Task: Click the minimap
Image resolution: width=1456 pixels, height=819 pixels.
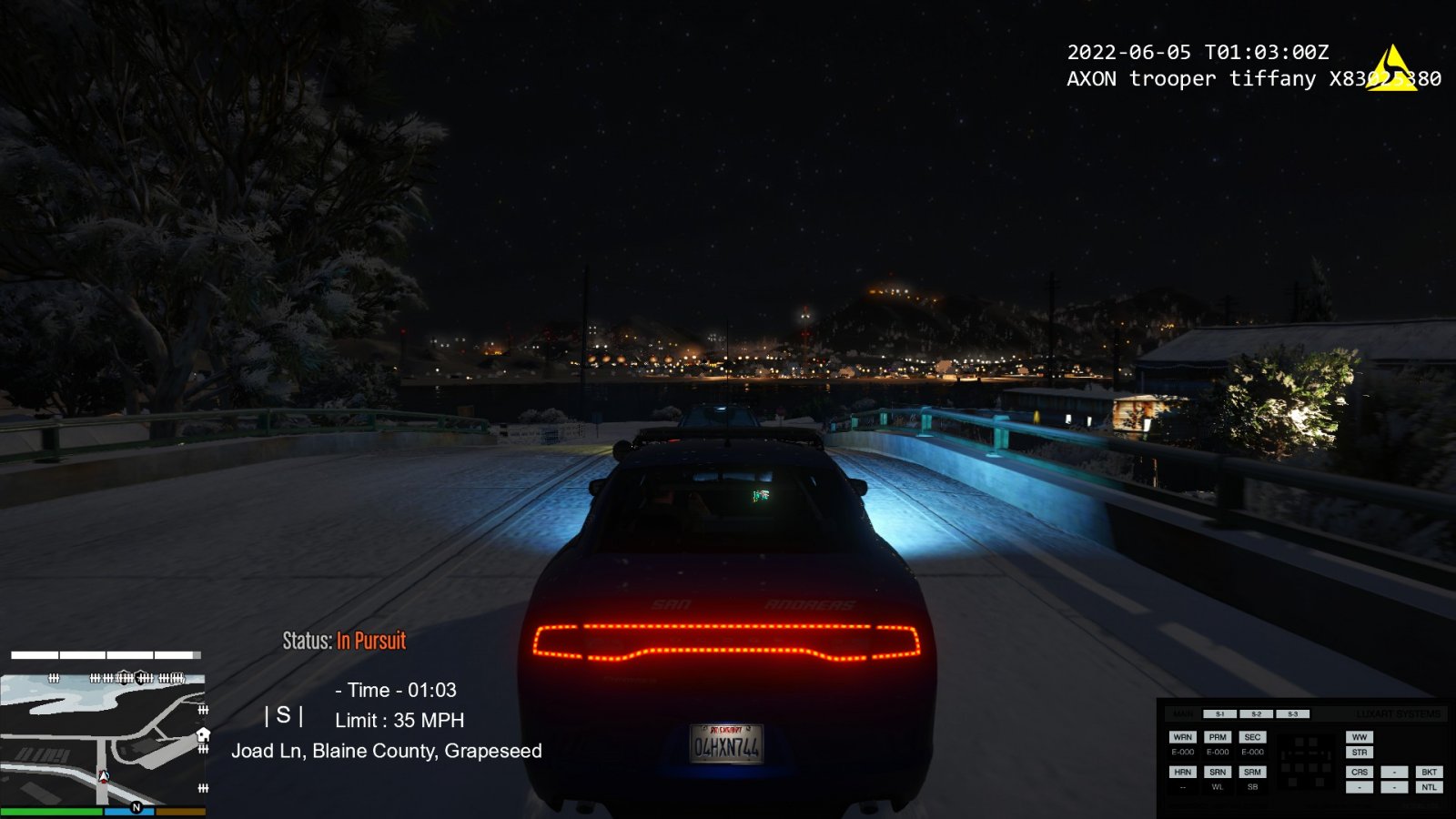Action: pos(103,738)
